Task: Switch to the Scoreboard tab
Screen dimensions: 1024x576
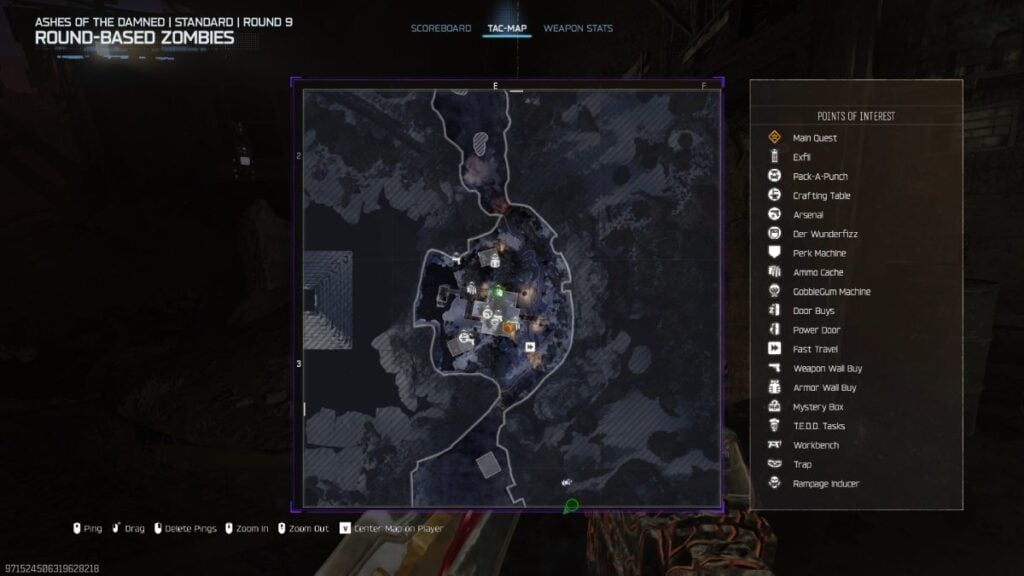Action: click(440, 28)
